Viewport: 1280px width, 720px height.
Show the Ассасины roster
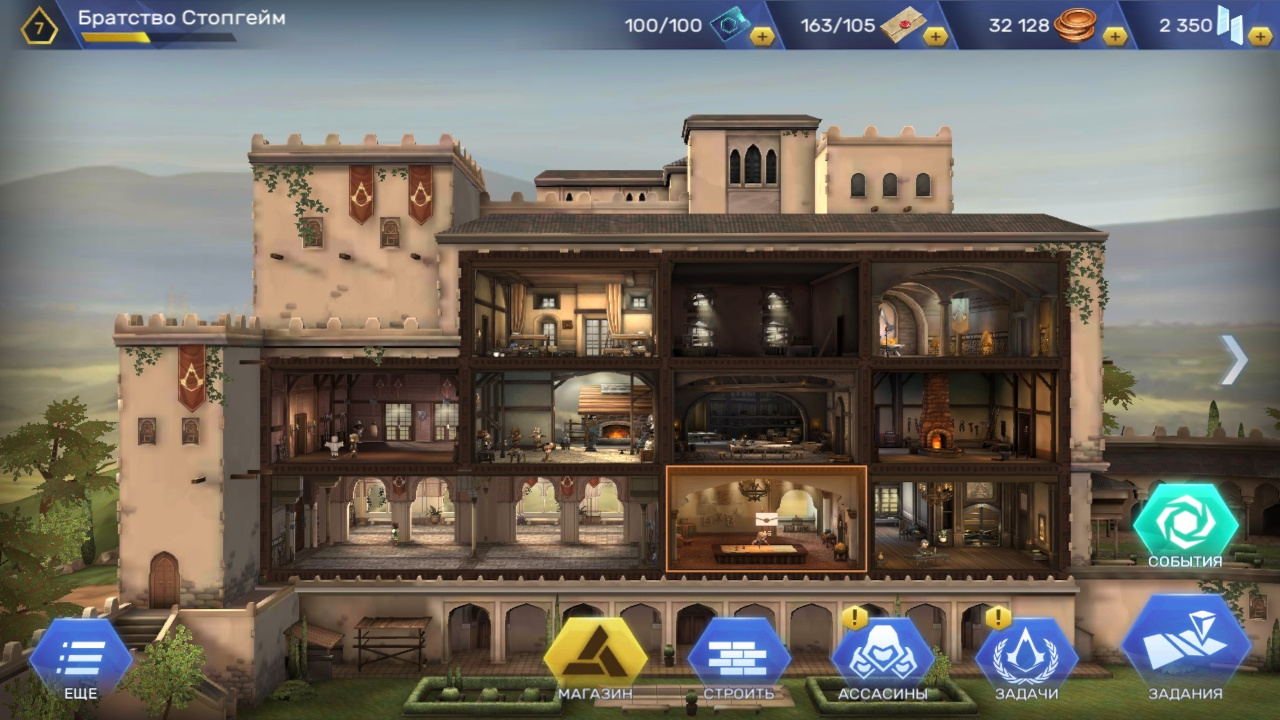[882, 657]
